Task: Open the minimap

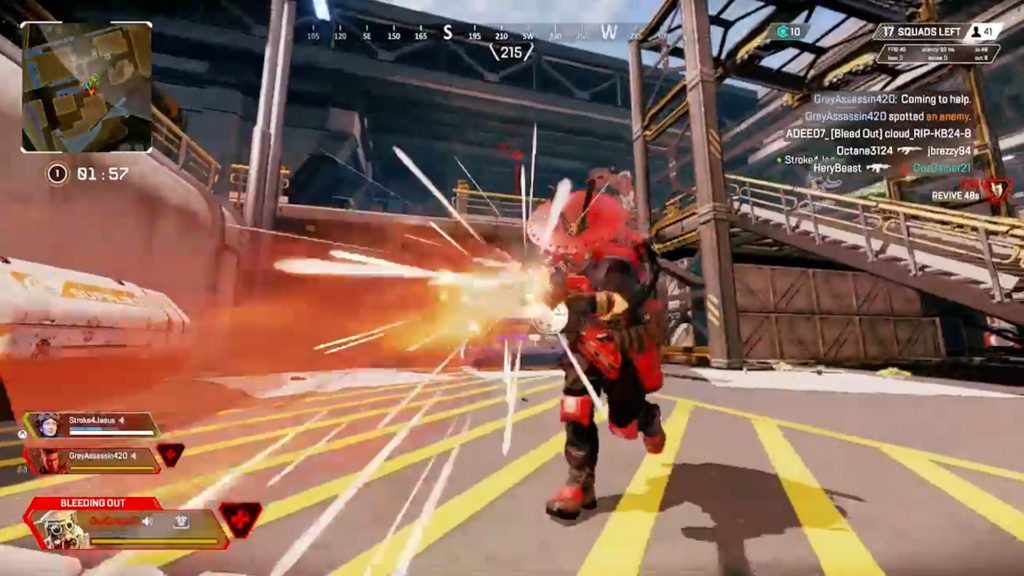Action: coord(86,87)
